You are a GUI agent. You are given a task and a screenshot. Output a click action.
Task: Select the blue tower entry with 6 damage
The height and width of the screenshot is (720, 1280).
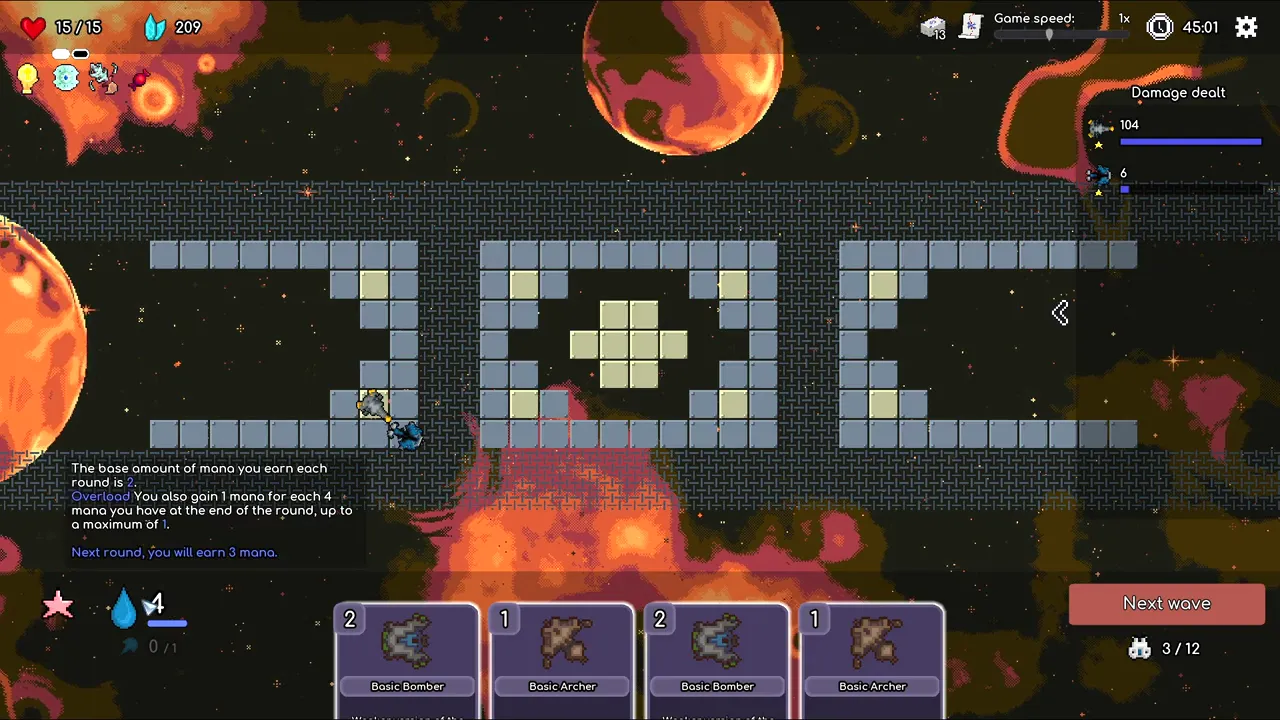pos(1100,177)
